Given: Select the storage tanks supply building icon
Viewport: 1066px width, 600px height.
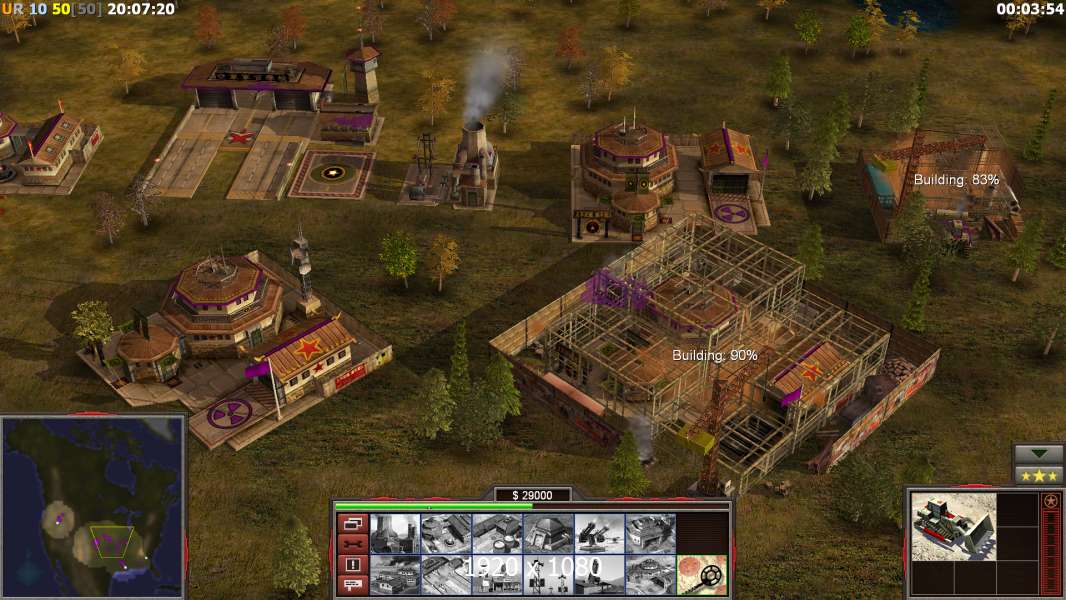Looking at the screenshot, I should pyautogui.click(x=497, y=534).
